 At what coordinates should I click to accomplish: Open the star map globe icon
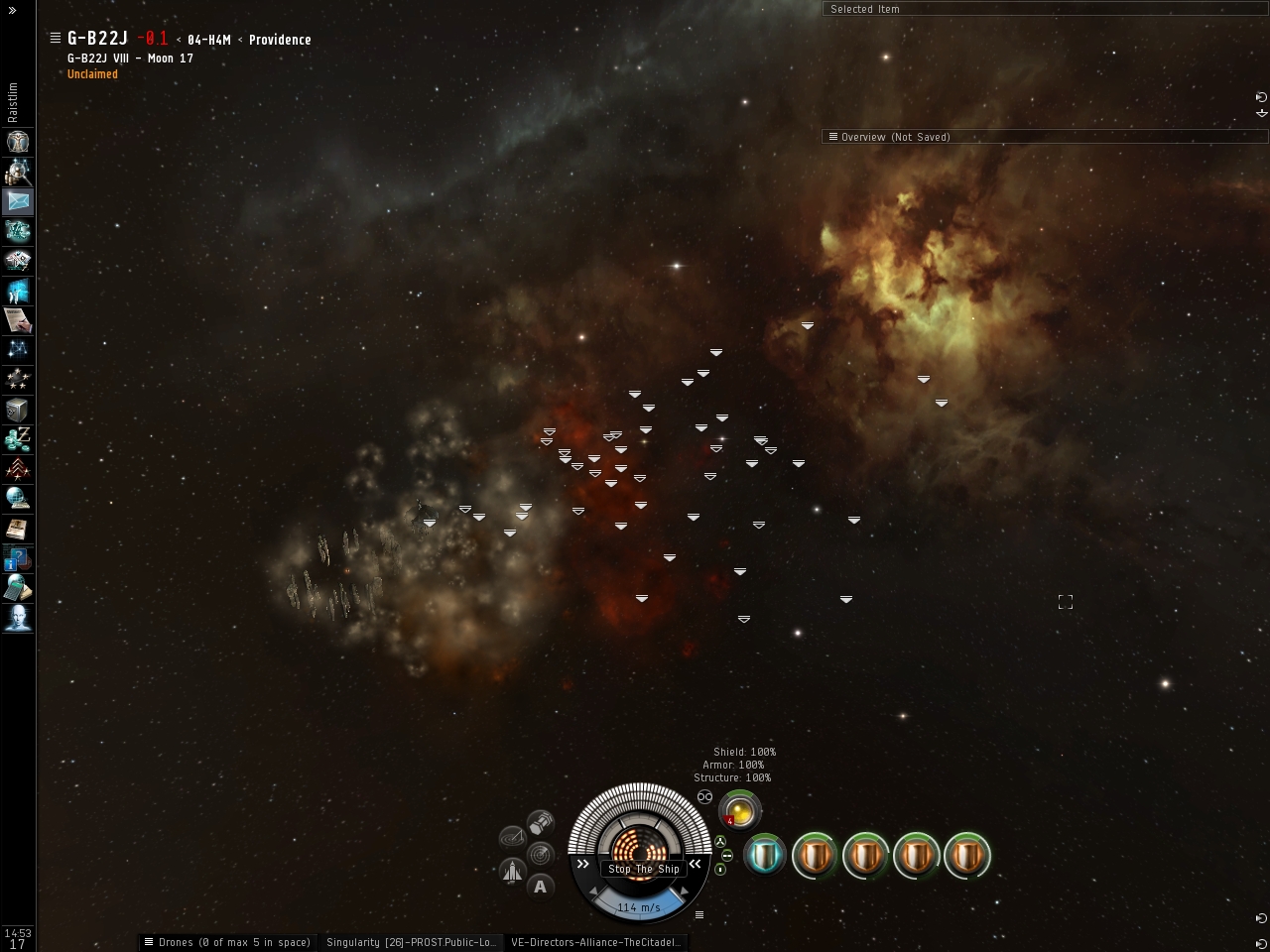[18, 499]
